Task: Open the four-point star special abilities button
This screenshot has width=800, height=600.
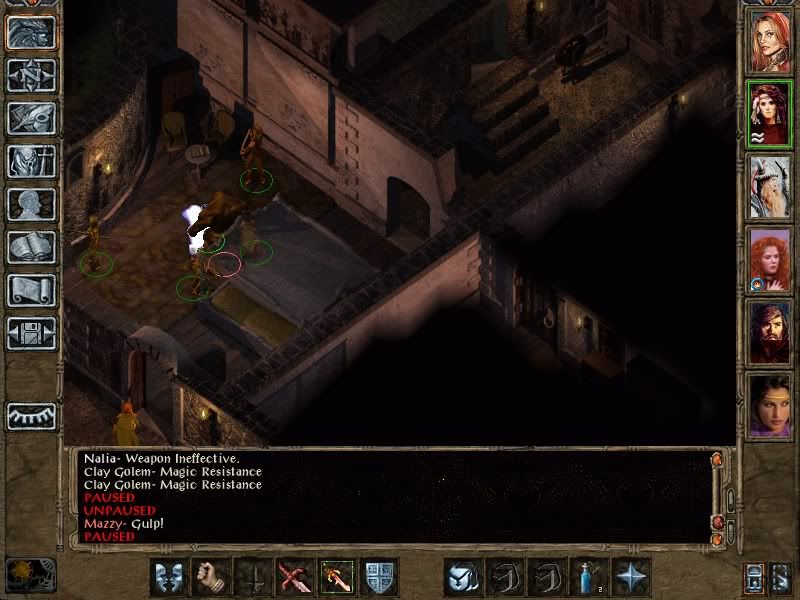Action: pos(632,577)
